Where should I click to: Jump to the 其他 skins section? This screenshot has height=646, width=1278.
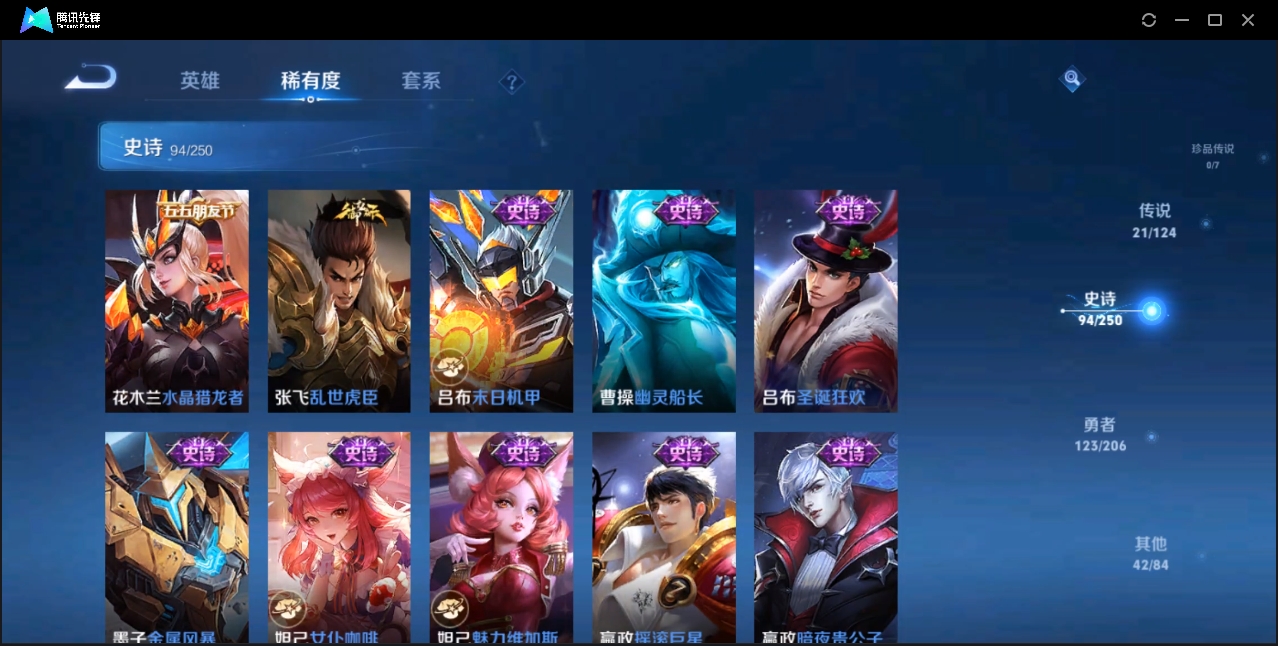point(1150,553)
